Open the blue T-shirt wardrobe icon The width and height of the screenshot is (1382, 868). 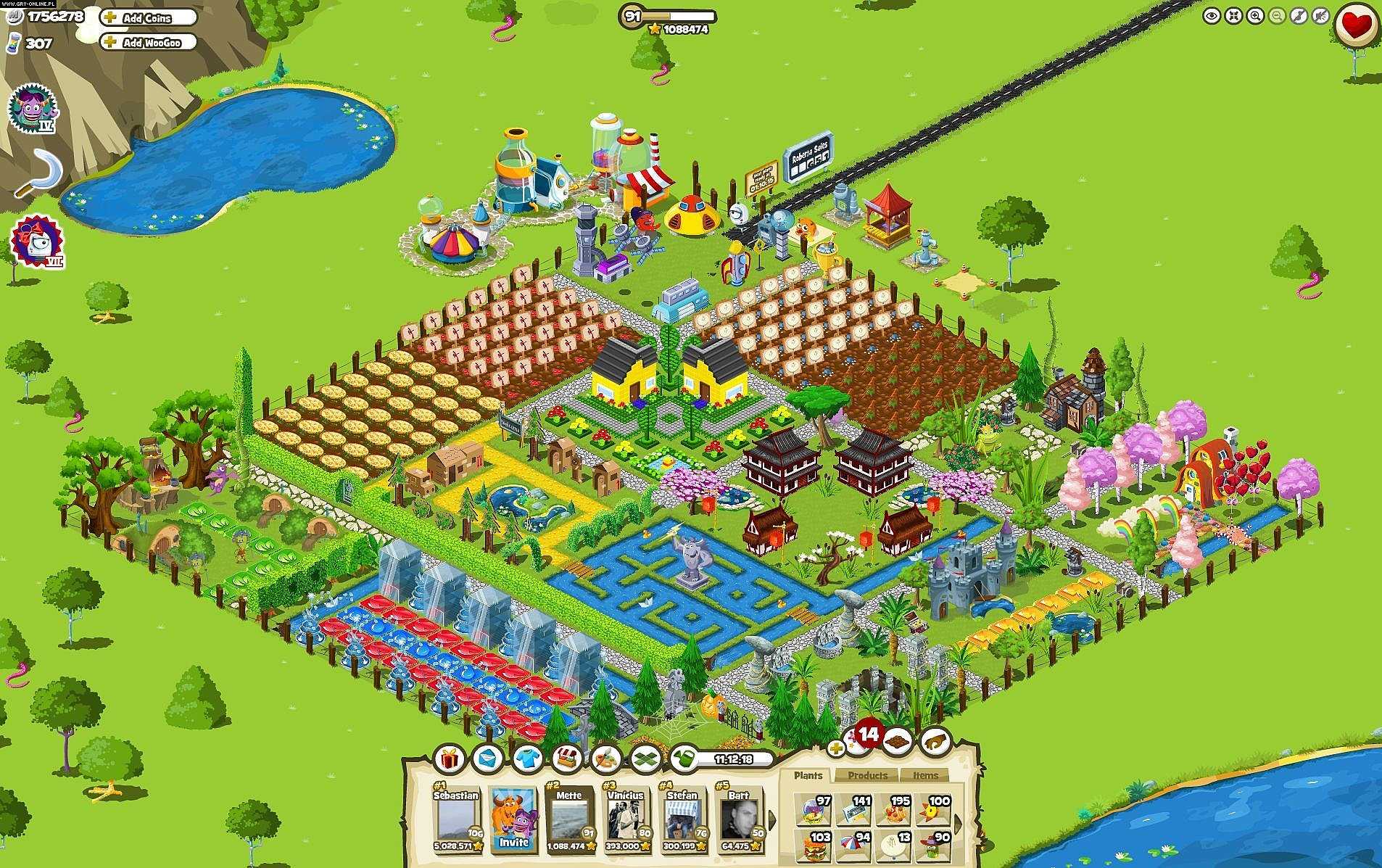pos(527,759)
